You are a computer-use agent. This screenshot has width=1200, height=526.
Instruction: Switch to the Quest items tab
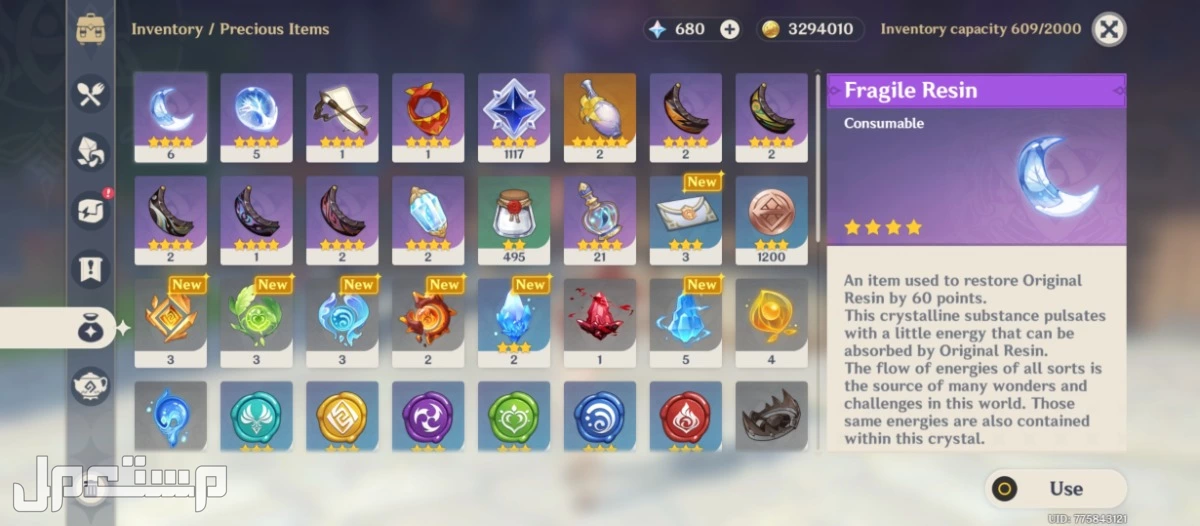[x=93, y=268]
